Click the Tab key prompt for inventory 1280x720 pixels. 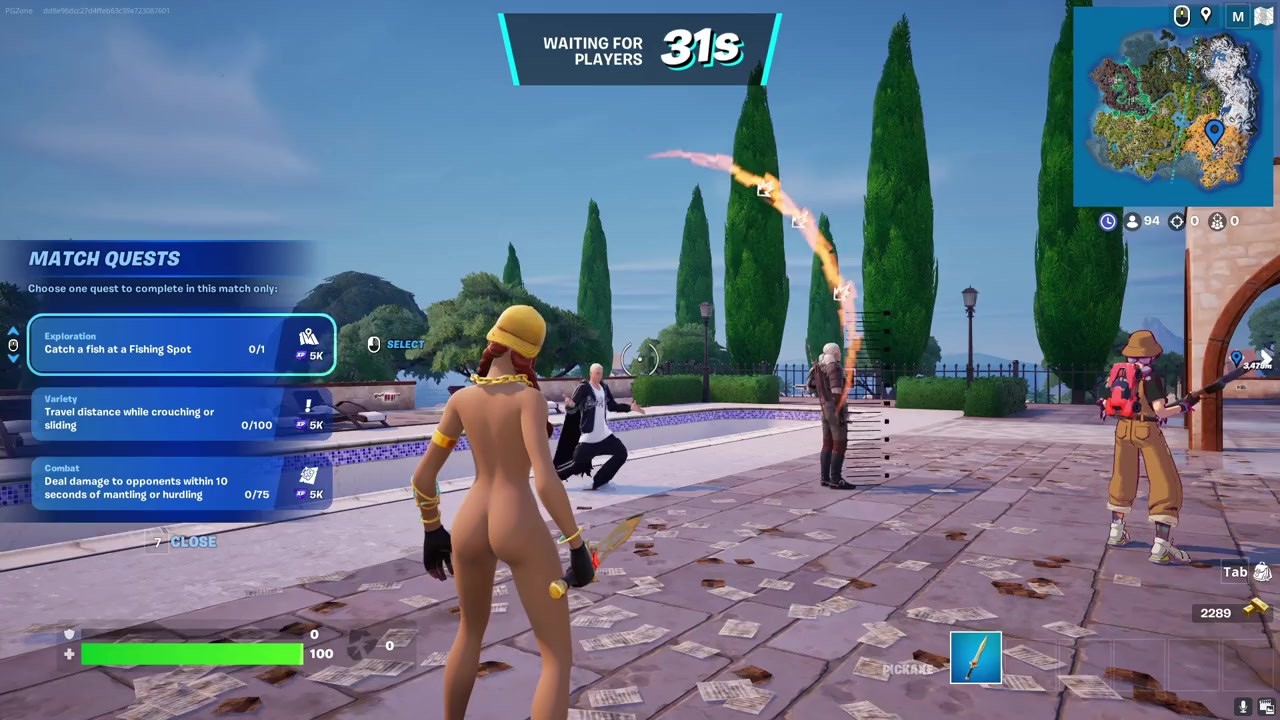[x=1233, y=571]
